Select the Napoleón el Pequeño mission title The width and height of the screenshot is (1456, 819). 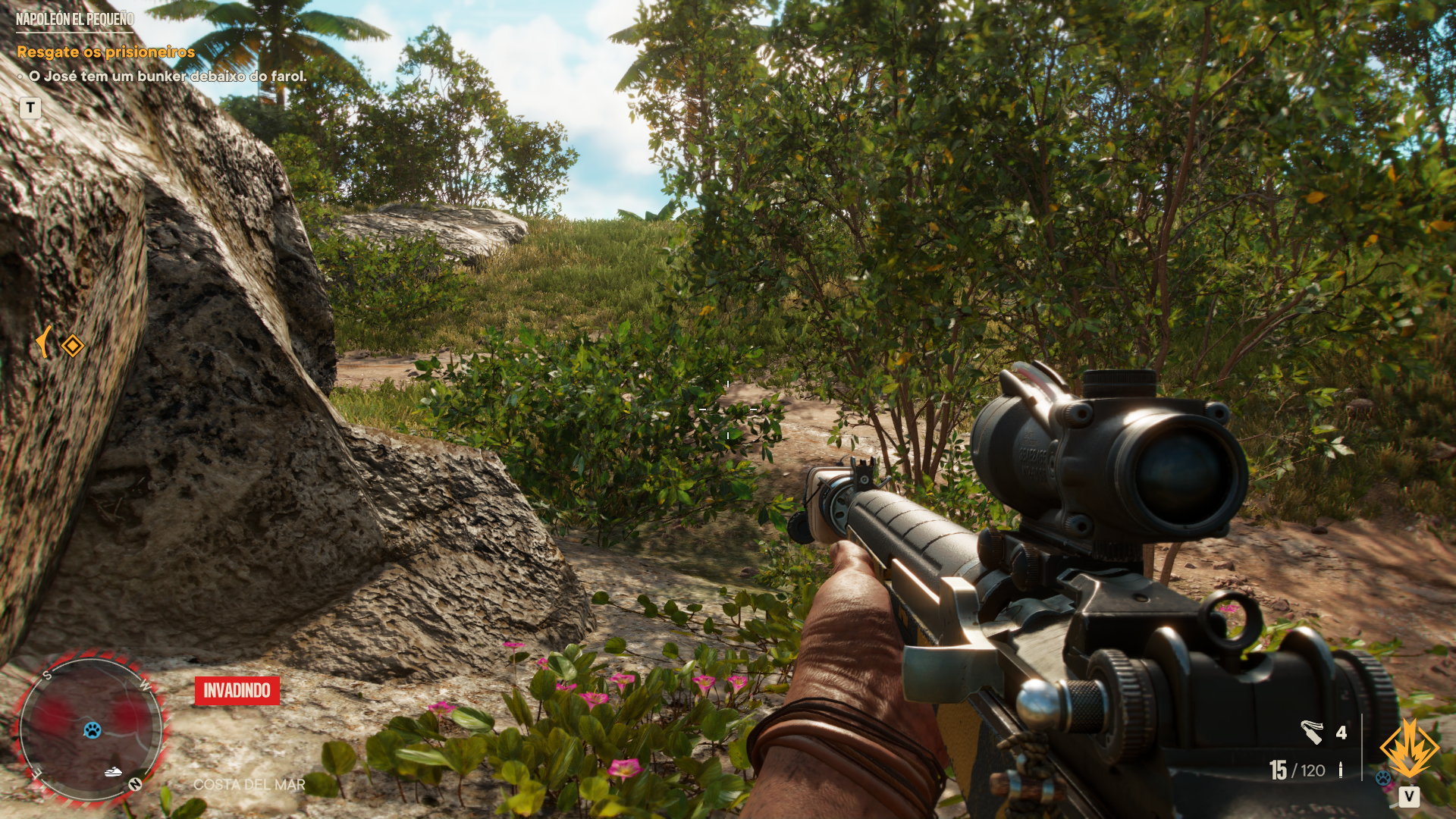coord(75,19)
